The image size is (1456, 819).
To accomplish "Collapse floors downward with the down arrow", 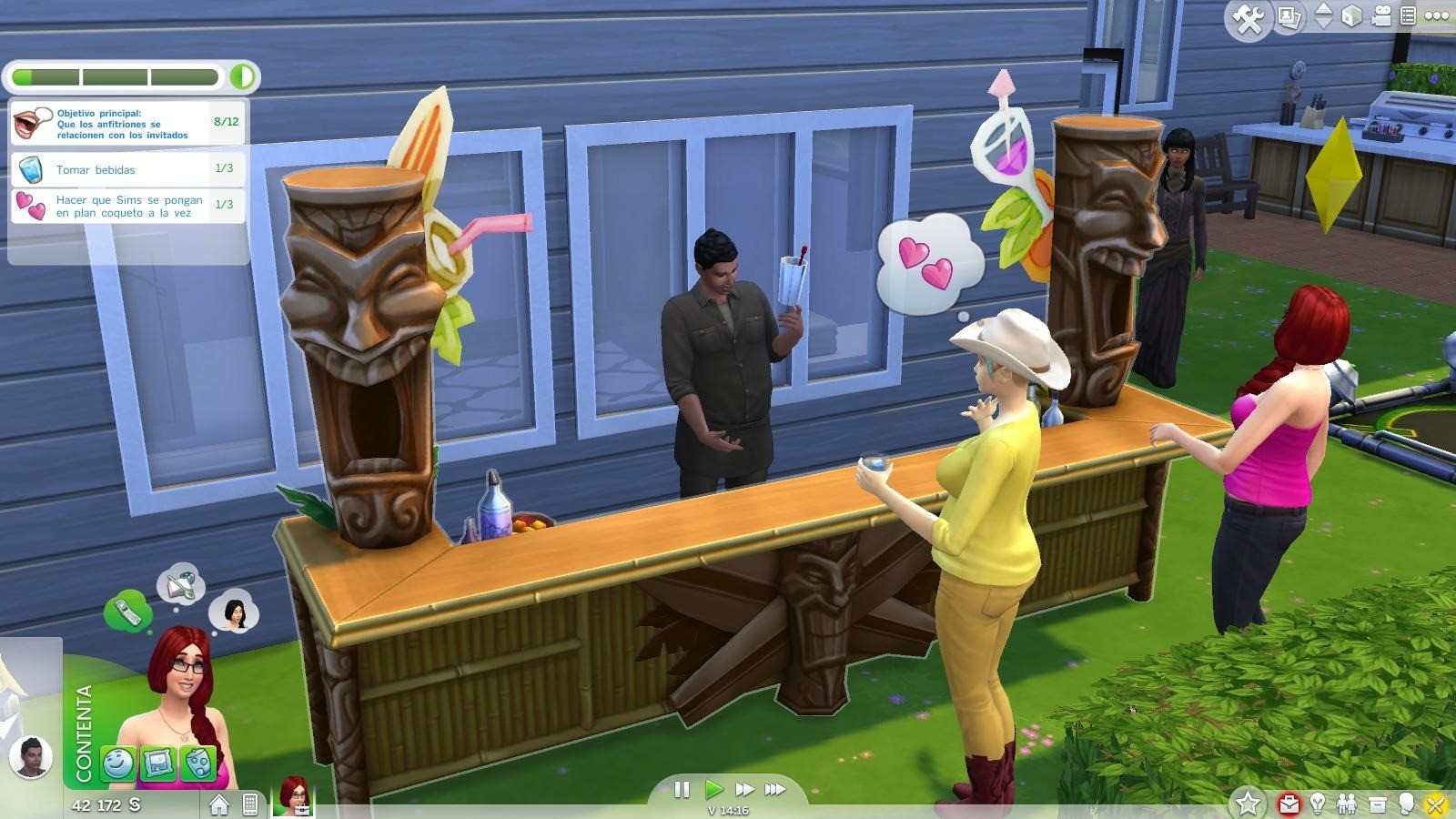I will point(1323,23).
